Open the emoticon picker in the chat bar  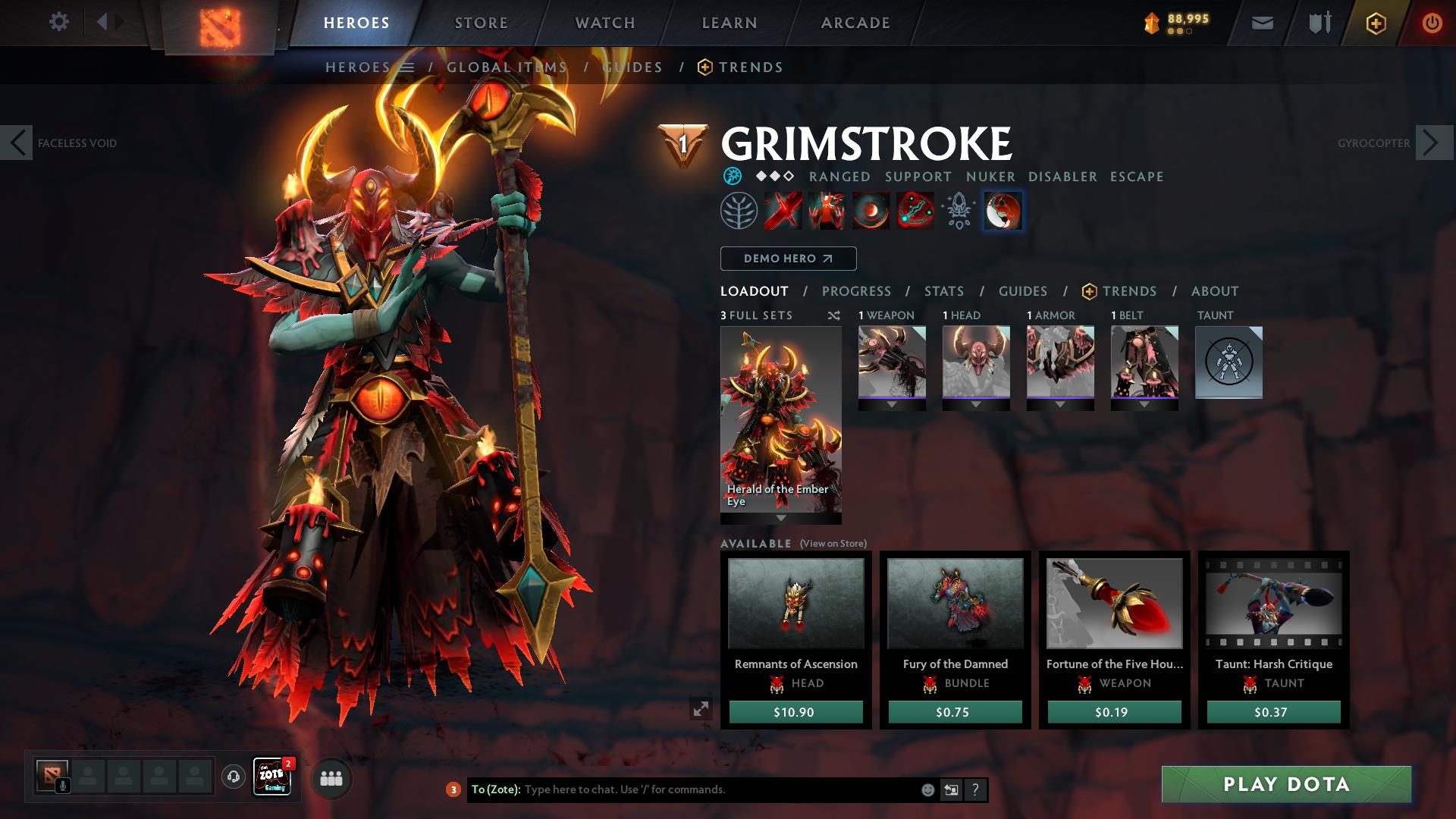927,789
